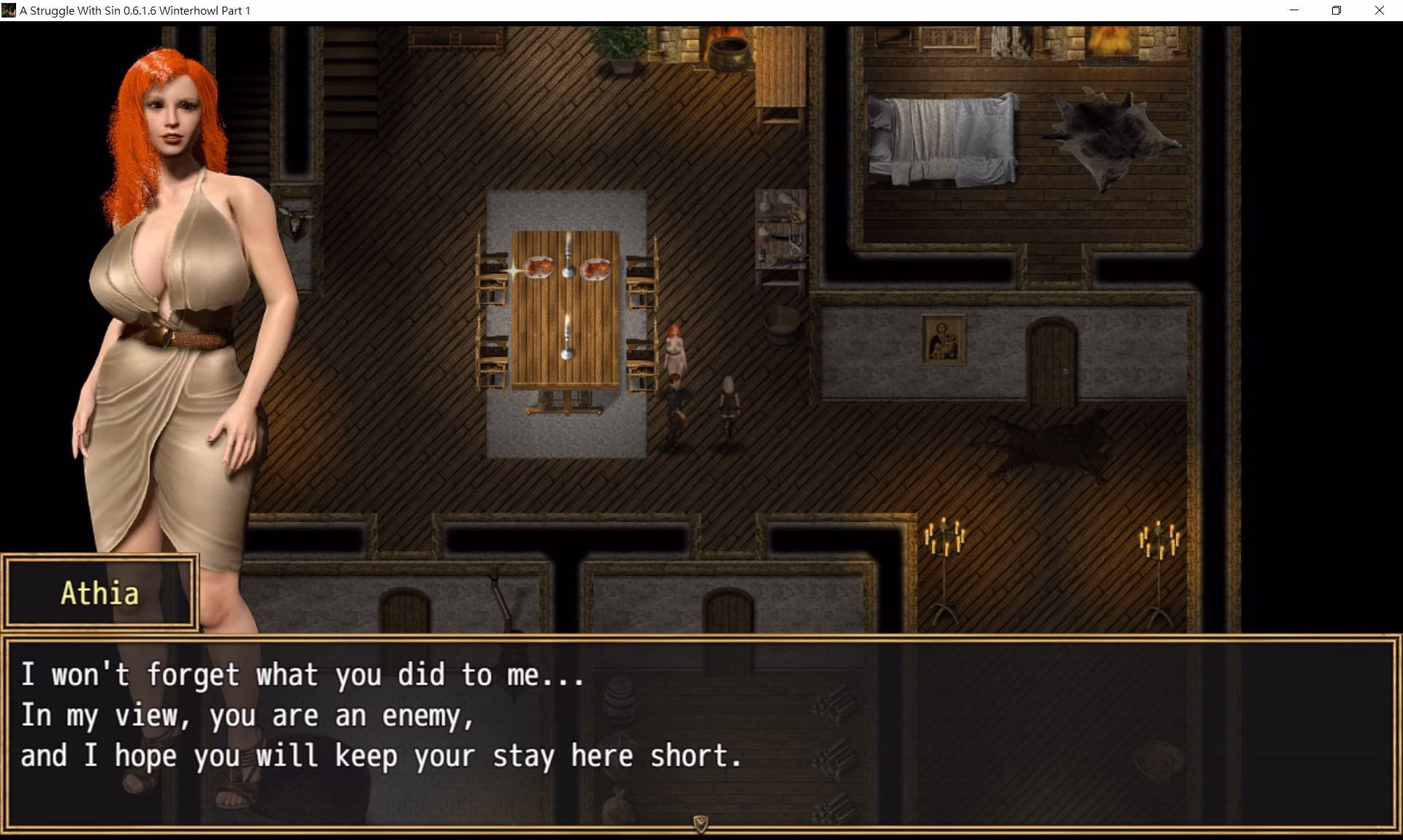Minimize the game window

pyautogui.click(x=1294, y=10)
